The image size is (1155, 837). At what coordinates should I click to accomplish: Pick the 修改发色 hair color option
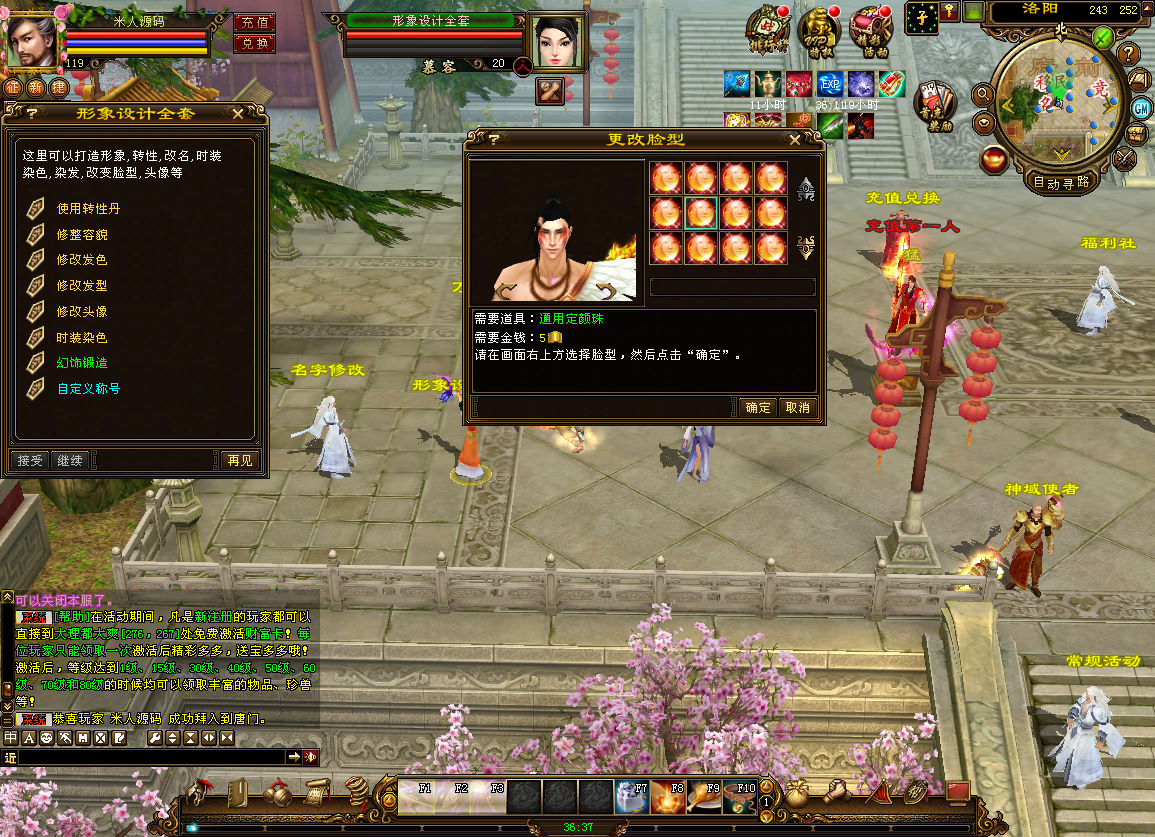pyautogui.click(x=81, y=260)
